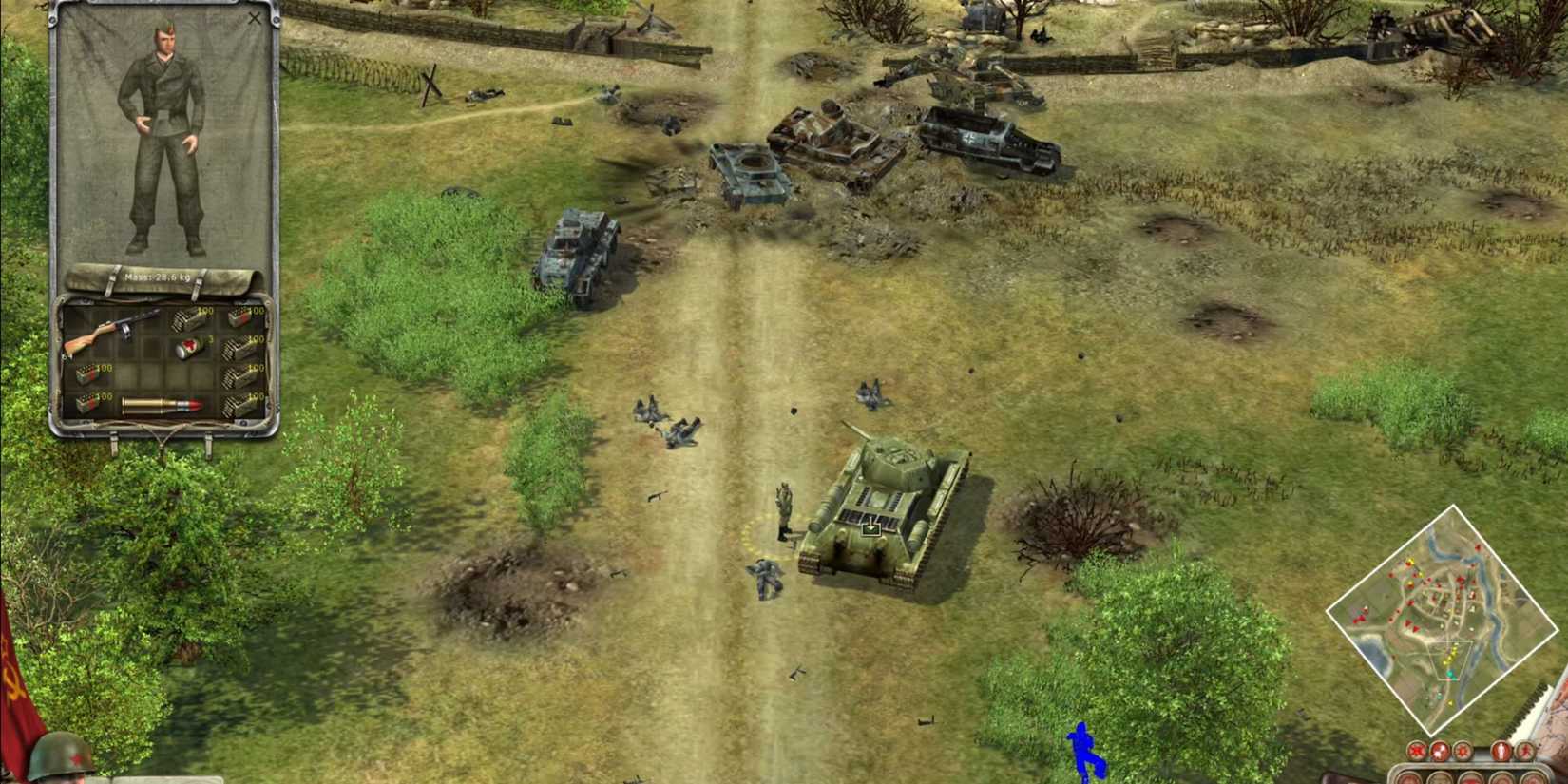Viewport: 1568px width, 784px height.
Task: Pick up the large artillery shell in inventory
Action: point(162,405)
